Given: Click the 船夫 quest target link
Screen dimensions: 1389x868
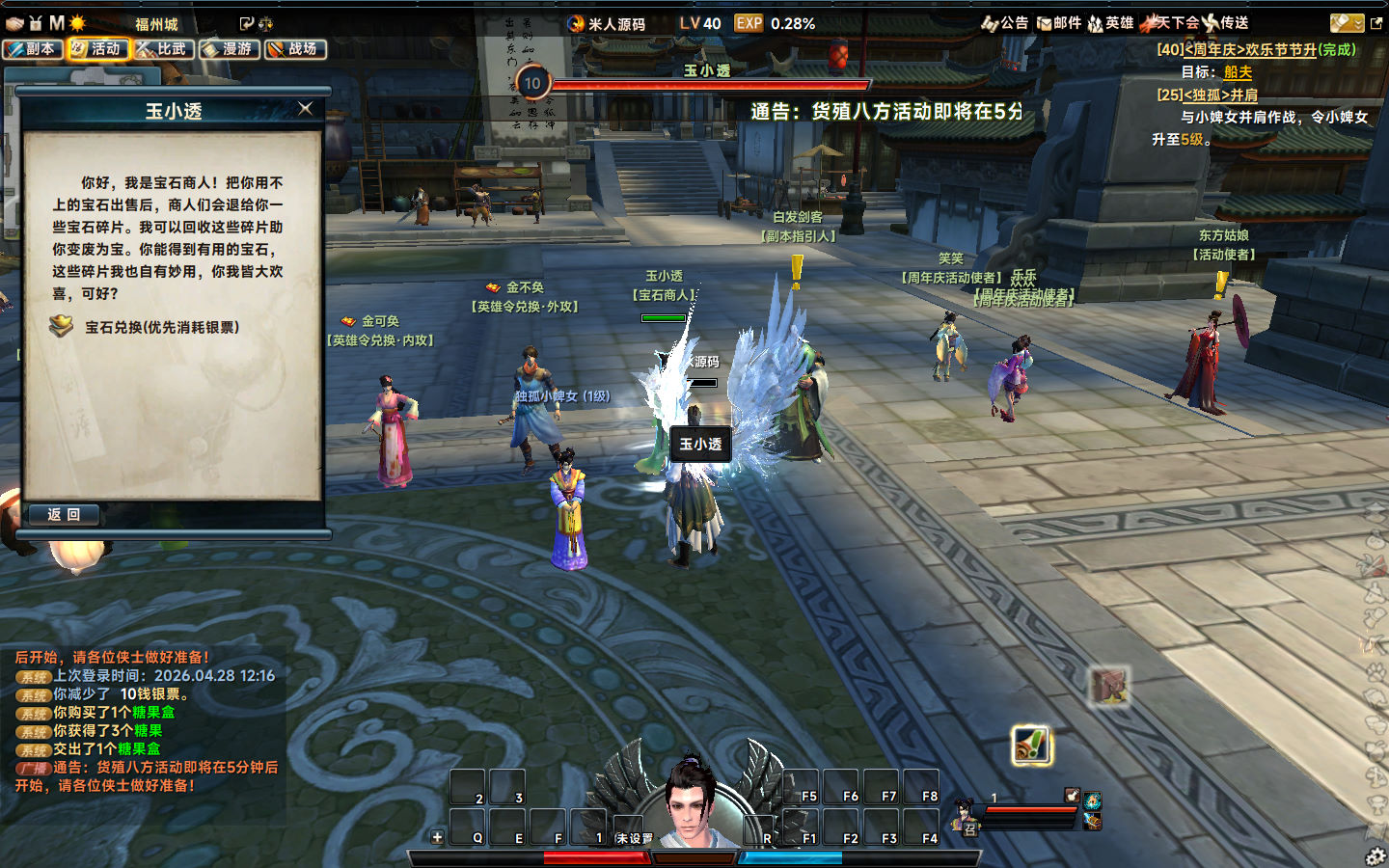Looking at the screenshot, I should [x=1238, y=72].
